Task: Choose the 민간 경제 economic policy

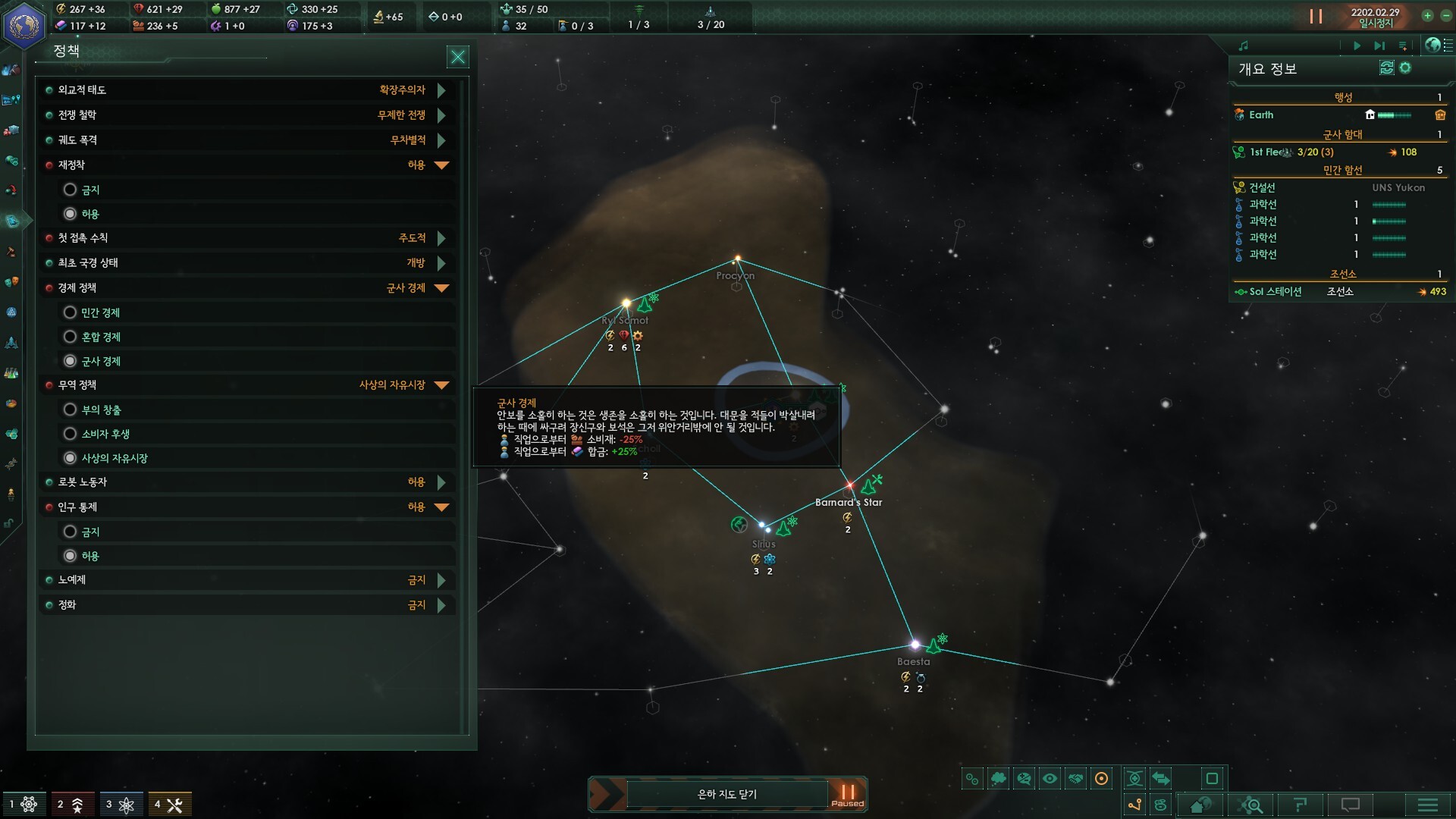Action: click(x=71, y=312)
